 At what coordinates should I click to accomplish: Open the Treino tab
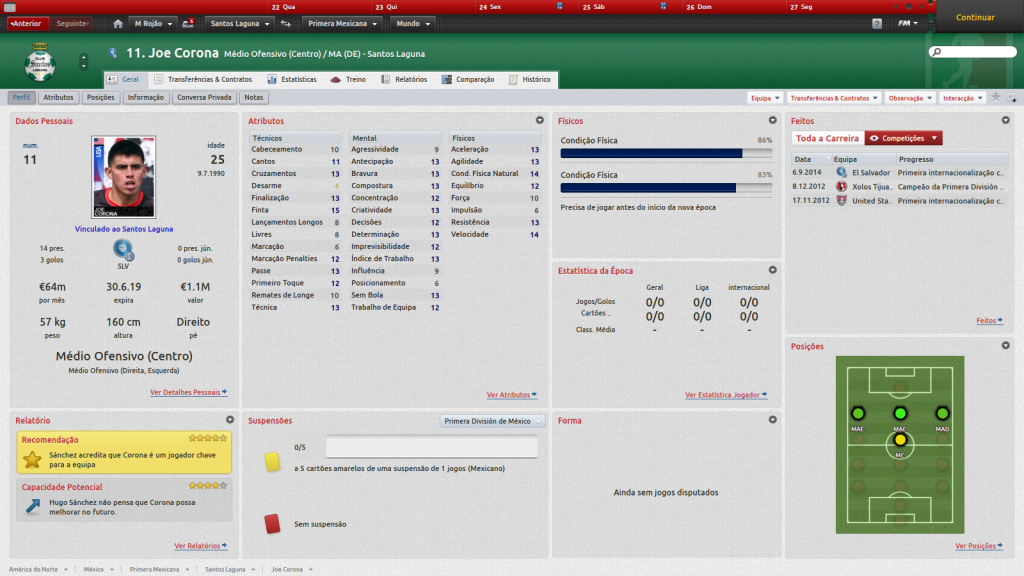(x=350, y=79)
